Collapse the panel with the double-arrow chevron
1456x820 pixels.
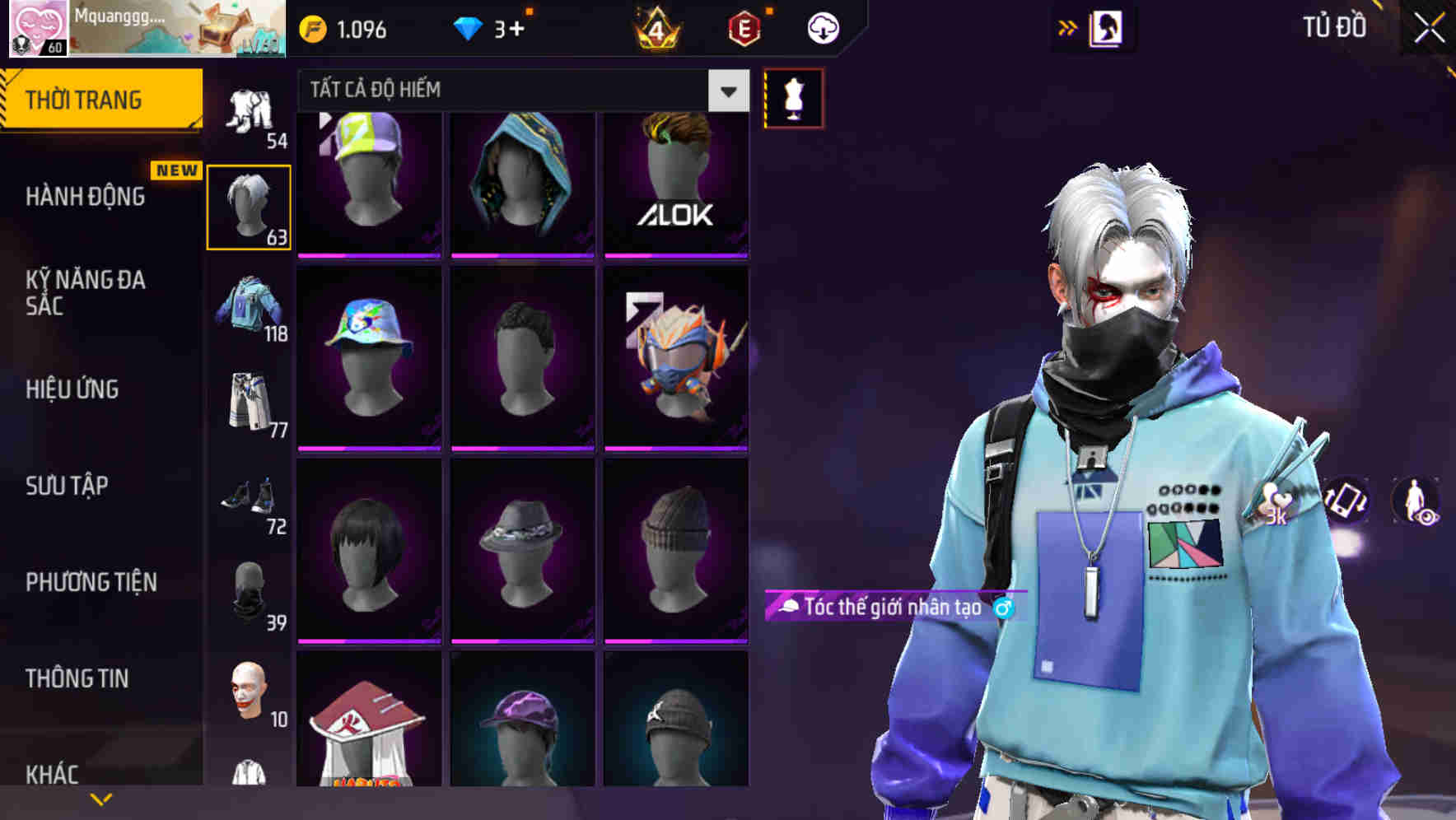(1067, 27)
